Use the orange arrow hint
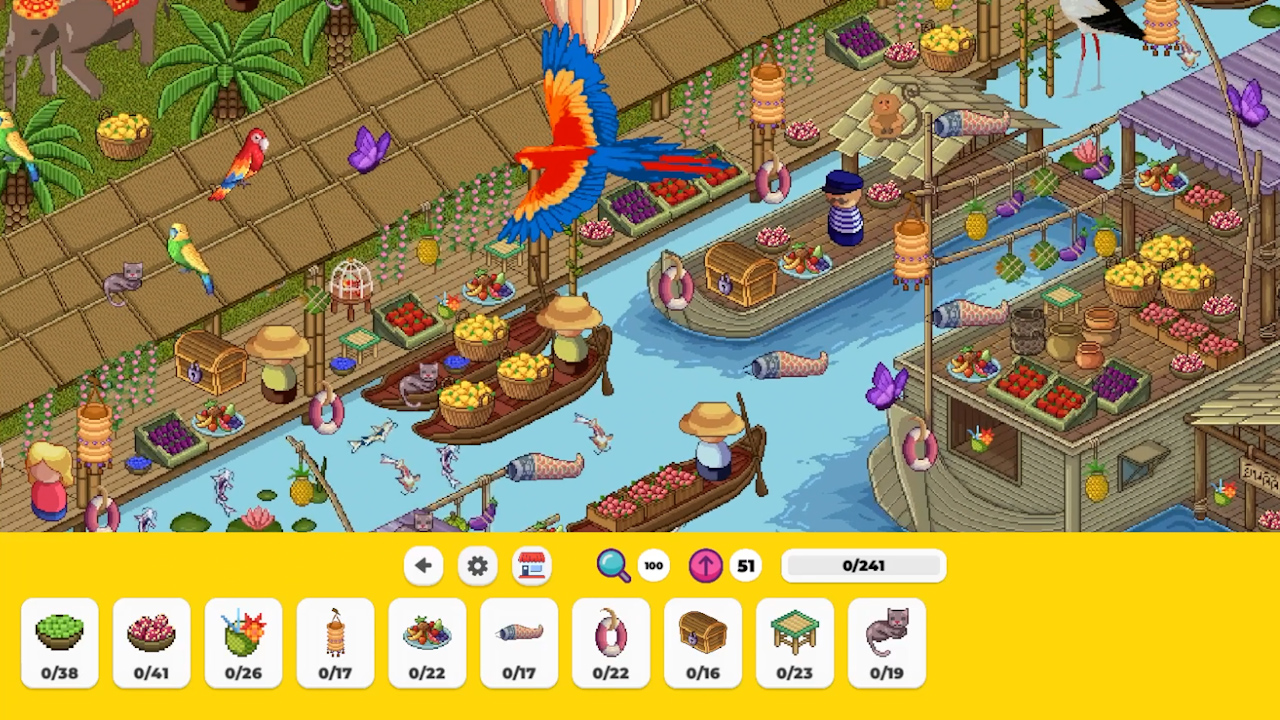 [705, 566]
